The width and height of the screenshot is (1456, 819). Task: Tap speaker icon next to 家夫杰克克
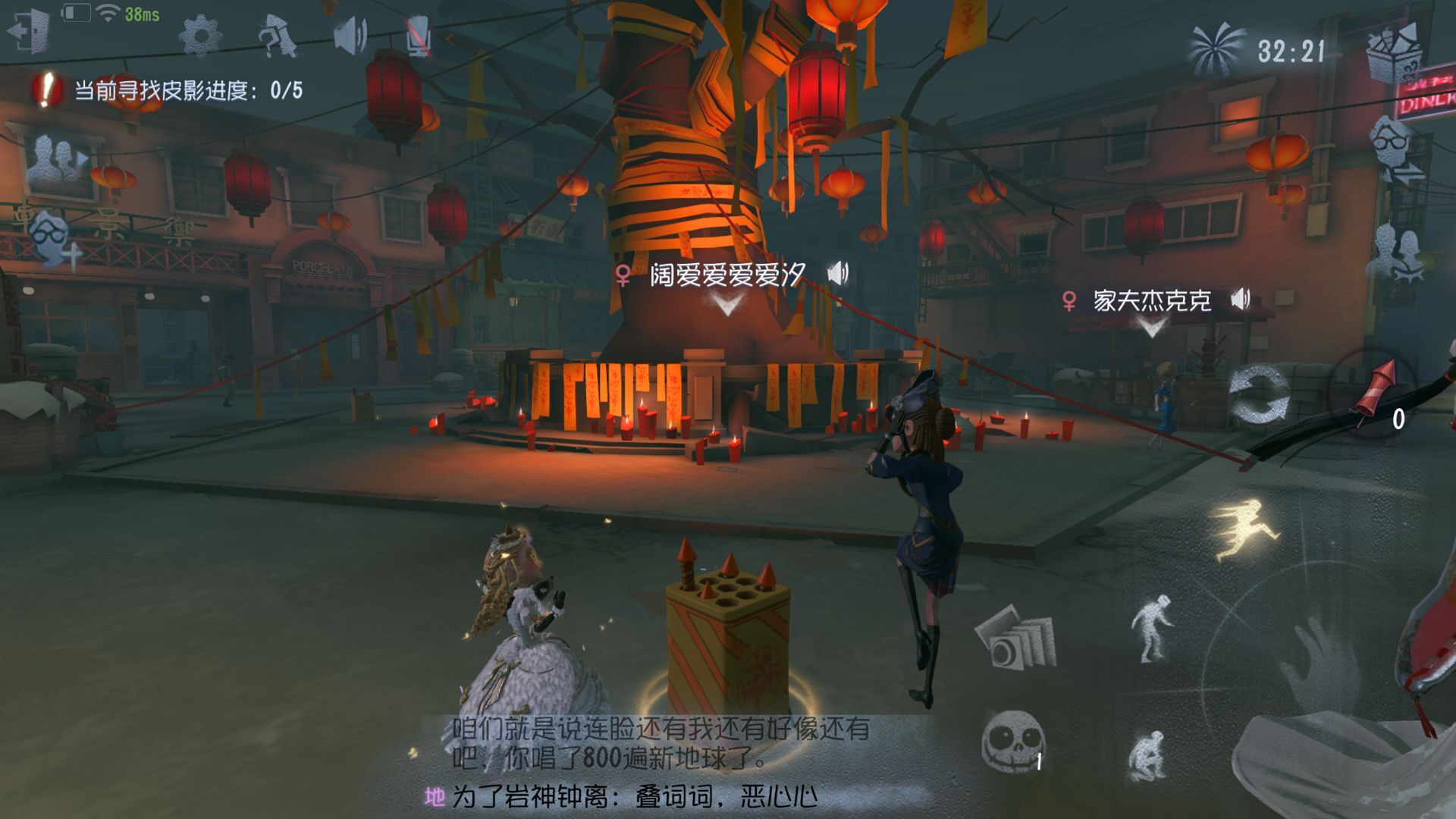tap(1241, 300)
